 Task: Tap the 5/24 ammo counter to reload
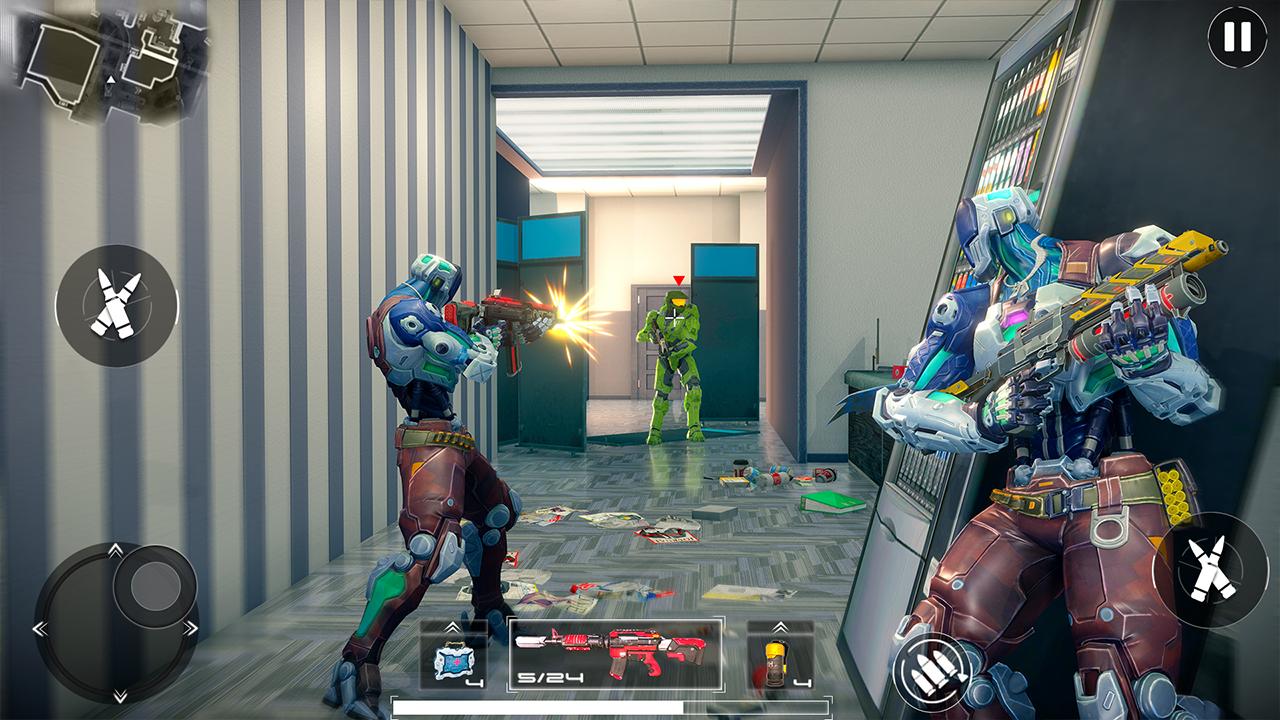point(549,677)
